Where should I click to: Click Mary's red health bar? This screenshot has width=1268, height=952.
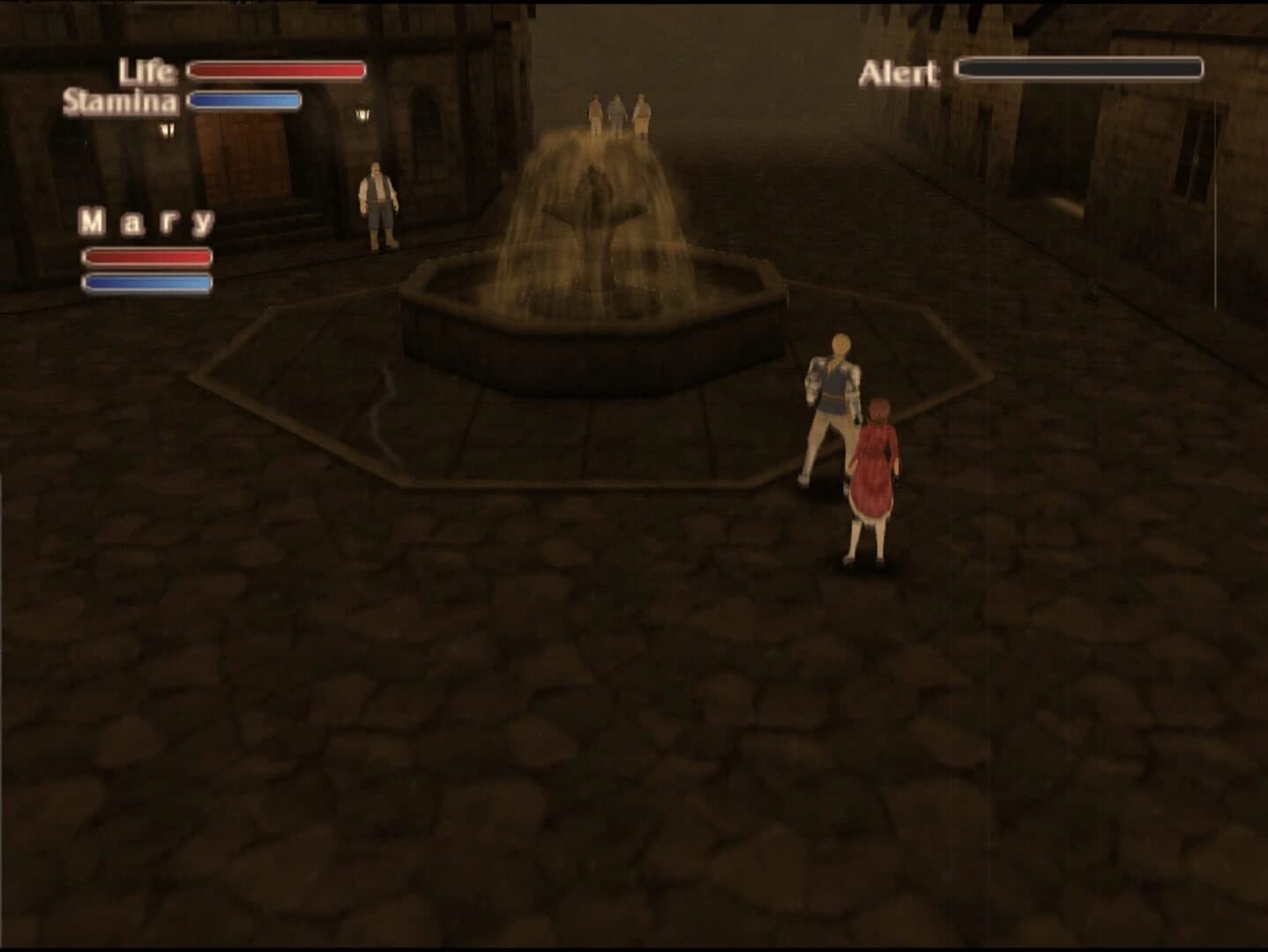pyautogui.click(x=147, y=258)
